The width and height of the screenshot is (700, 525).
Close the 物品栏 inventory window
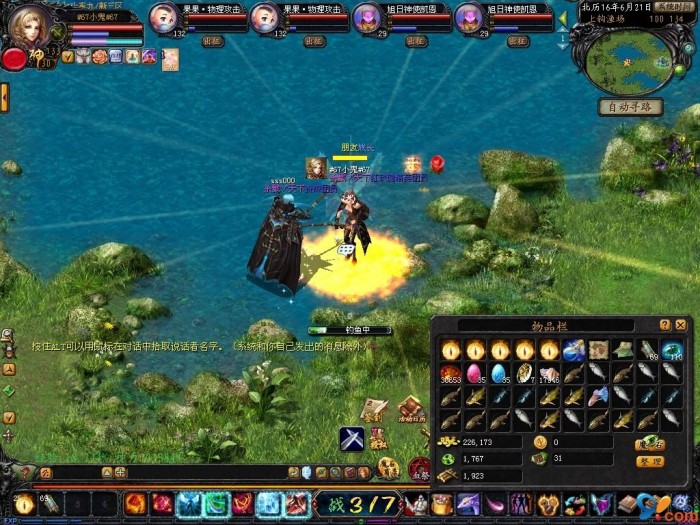point(681,325)
